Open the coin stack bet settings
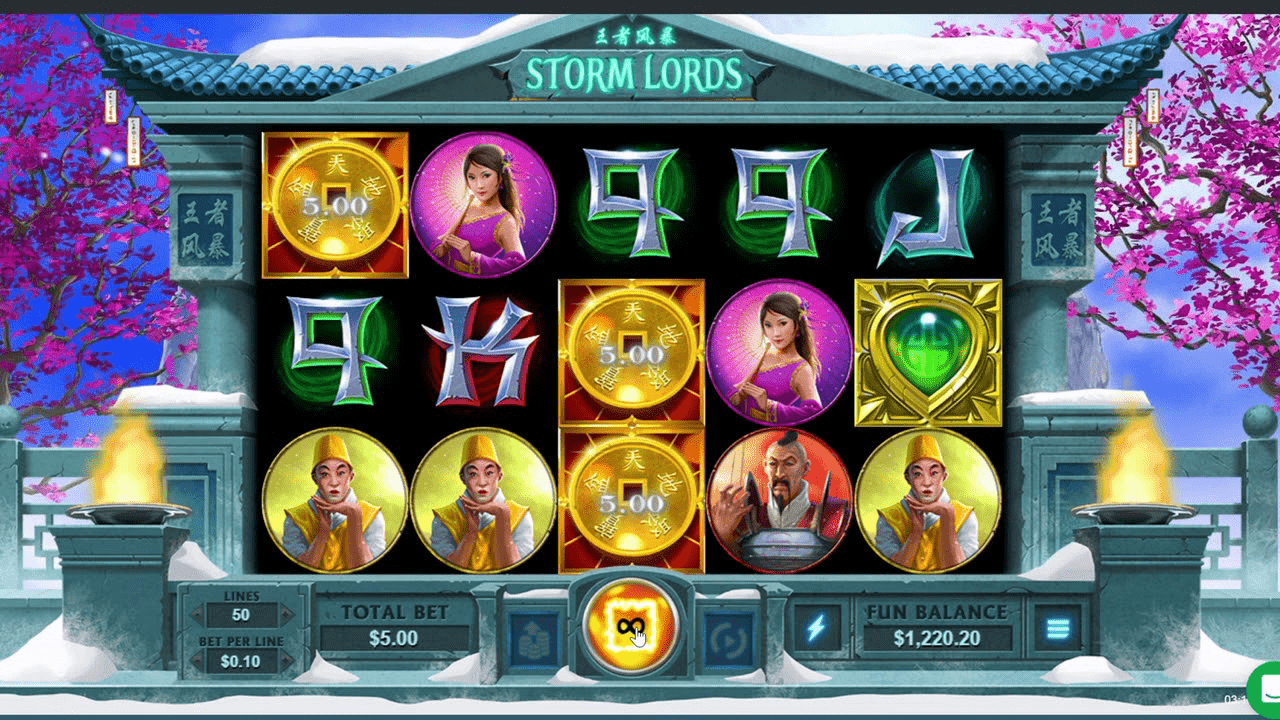This screenshot has width=1280, height=720. (x=533, y=631)
